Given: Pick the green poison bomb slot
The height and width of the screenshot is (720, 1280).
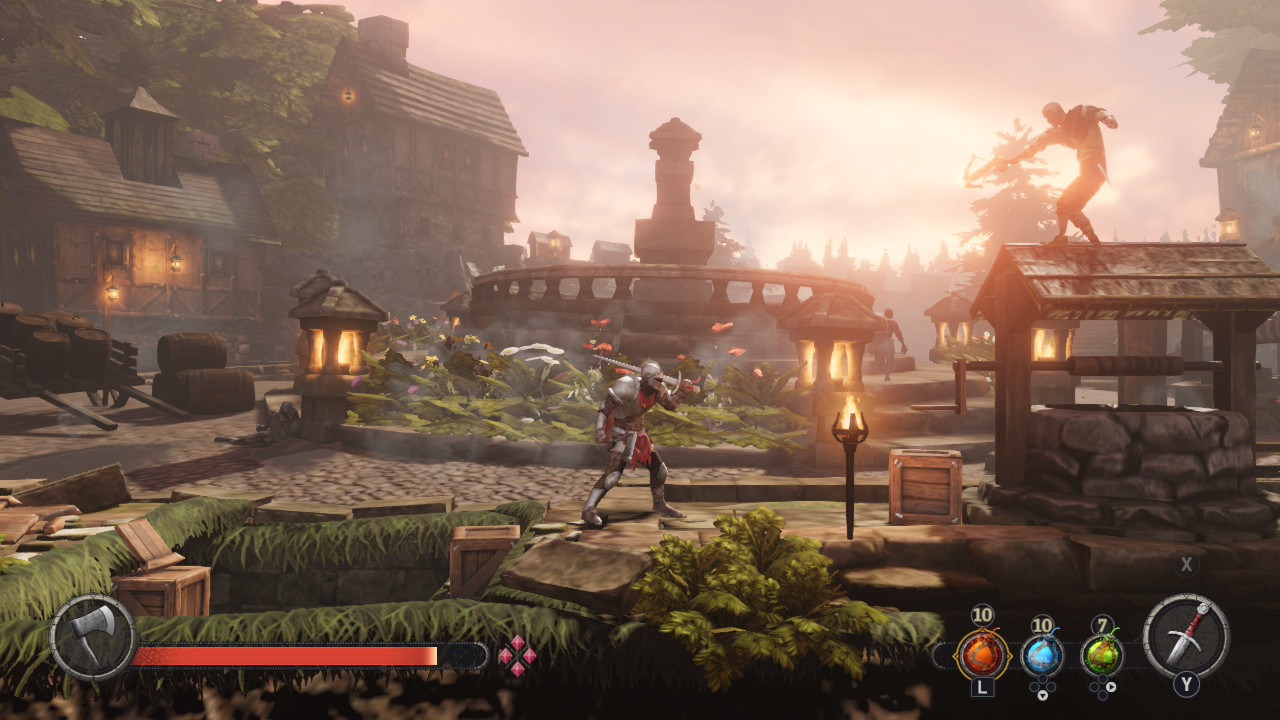Looking at the screenshot, I should [x=1102, y=655].
